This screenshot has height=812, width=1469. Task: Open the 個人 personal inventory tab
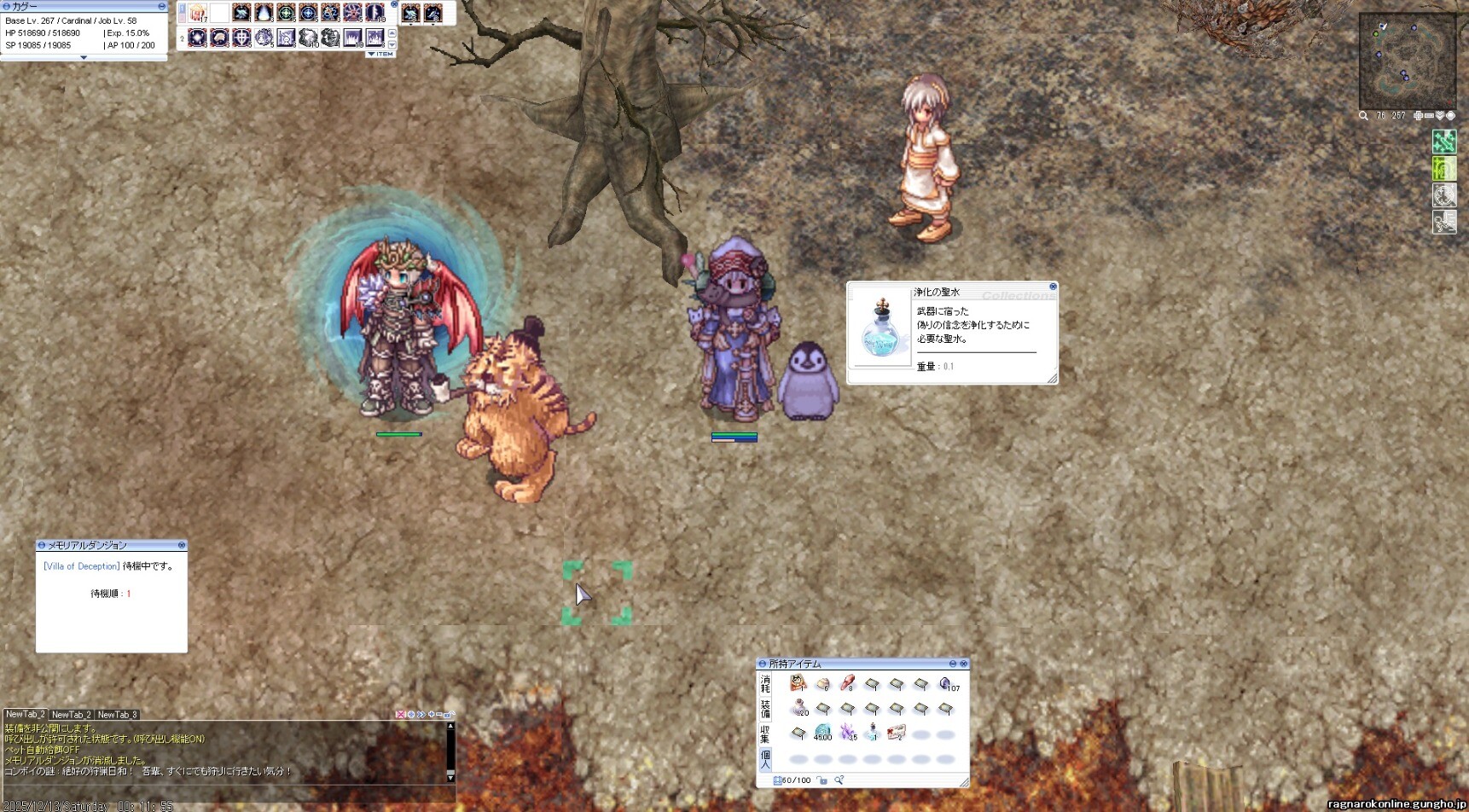tap(765, 759)
